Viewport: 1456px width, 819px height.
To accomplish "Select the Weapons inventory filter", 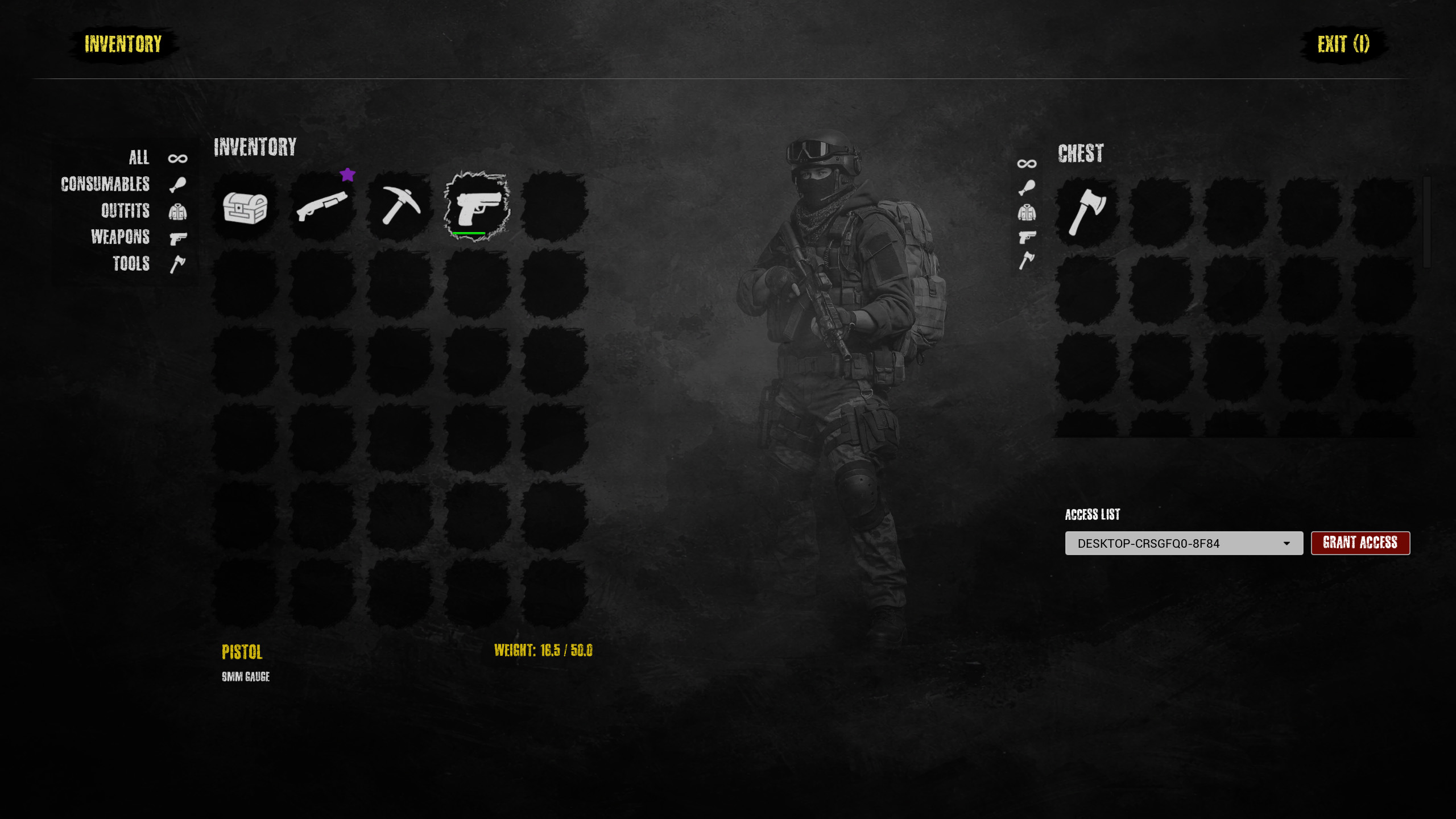I will [121, 237].
